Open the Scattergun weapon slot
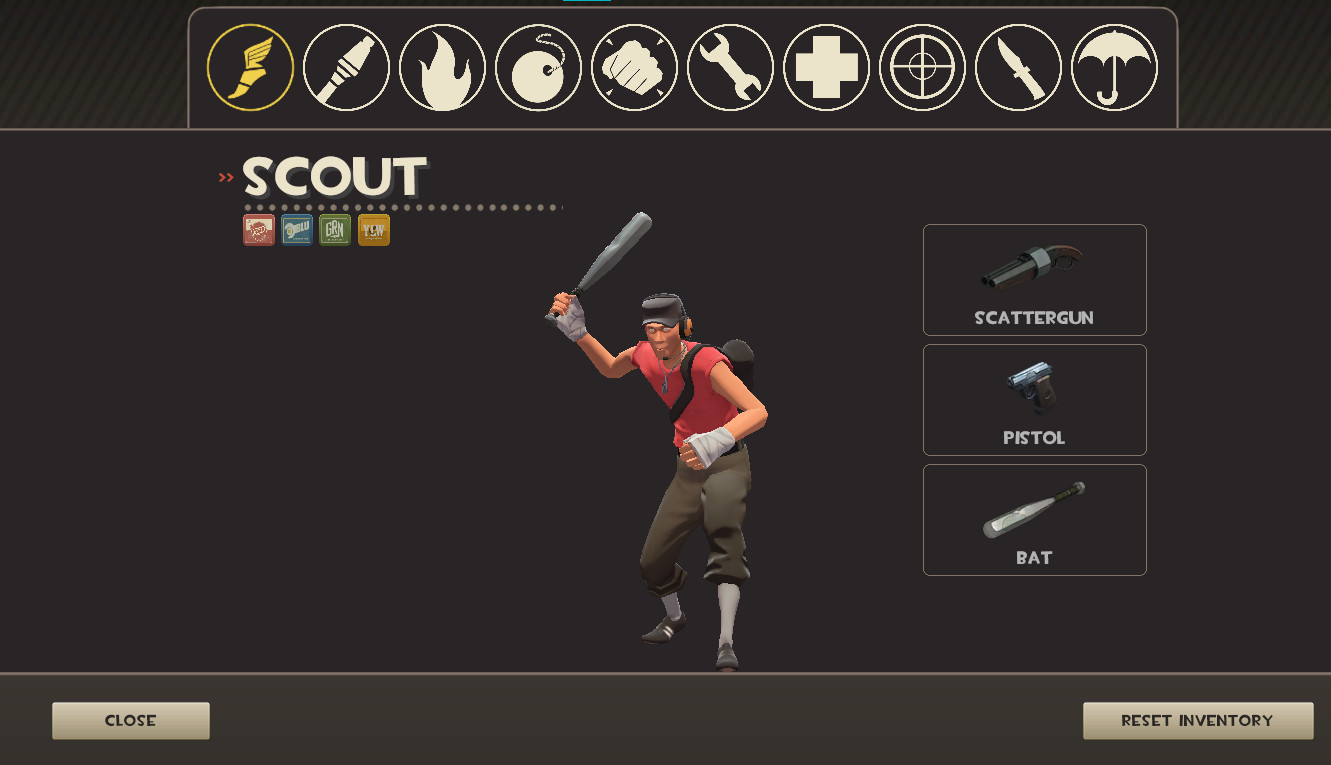Viewport: 1331px width, 765px height. click(1034, 280)
